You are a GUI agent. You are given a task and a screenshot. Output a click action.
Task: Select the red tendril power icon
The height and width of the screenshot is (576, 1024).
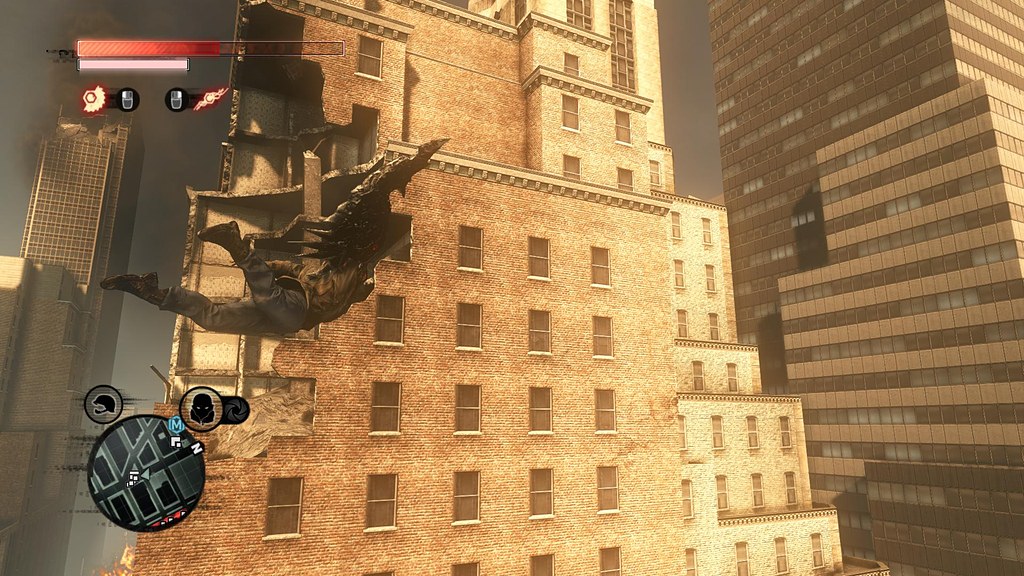tap(211, 98)
